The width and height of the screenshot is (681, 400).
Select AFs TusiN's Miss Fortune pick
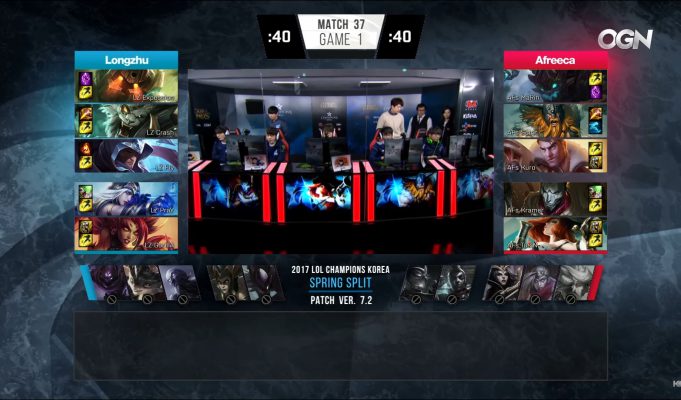pyautogui.click(x=547, y=233)
